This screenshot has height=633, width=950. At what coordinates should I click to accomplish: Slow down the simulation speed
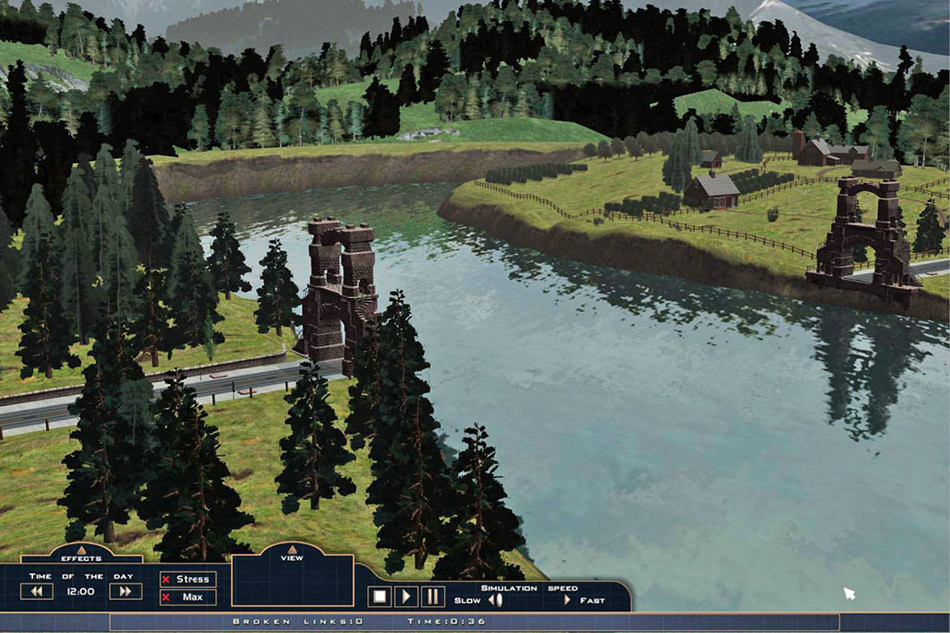494,601
